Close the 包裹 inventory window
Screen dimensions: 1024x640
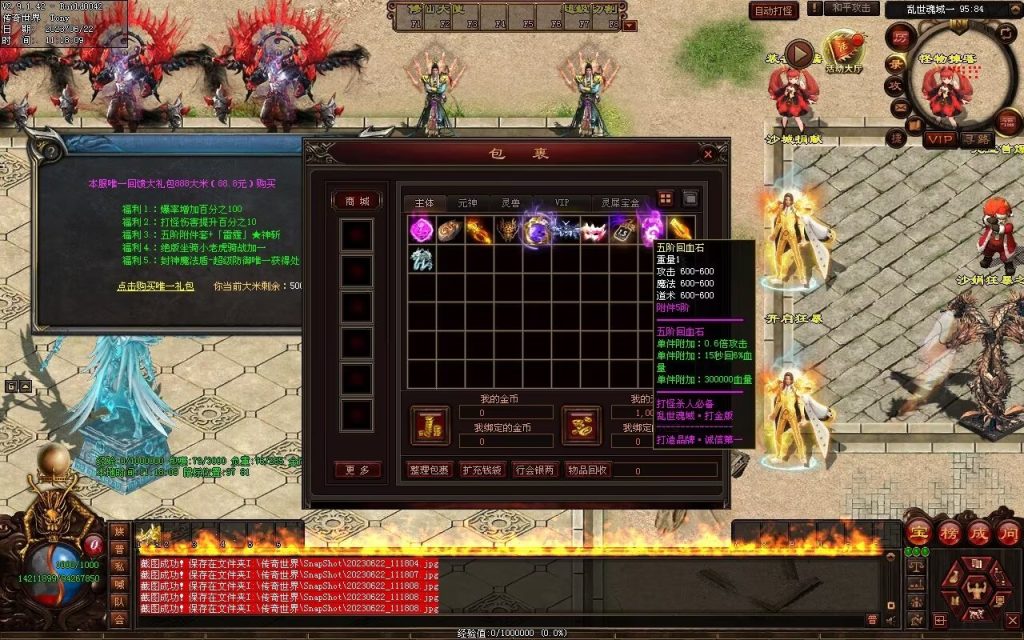pos(708,154)
